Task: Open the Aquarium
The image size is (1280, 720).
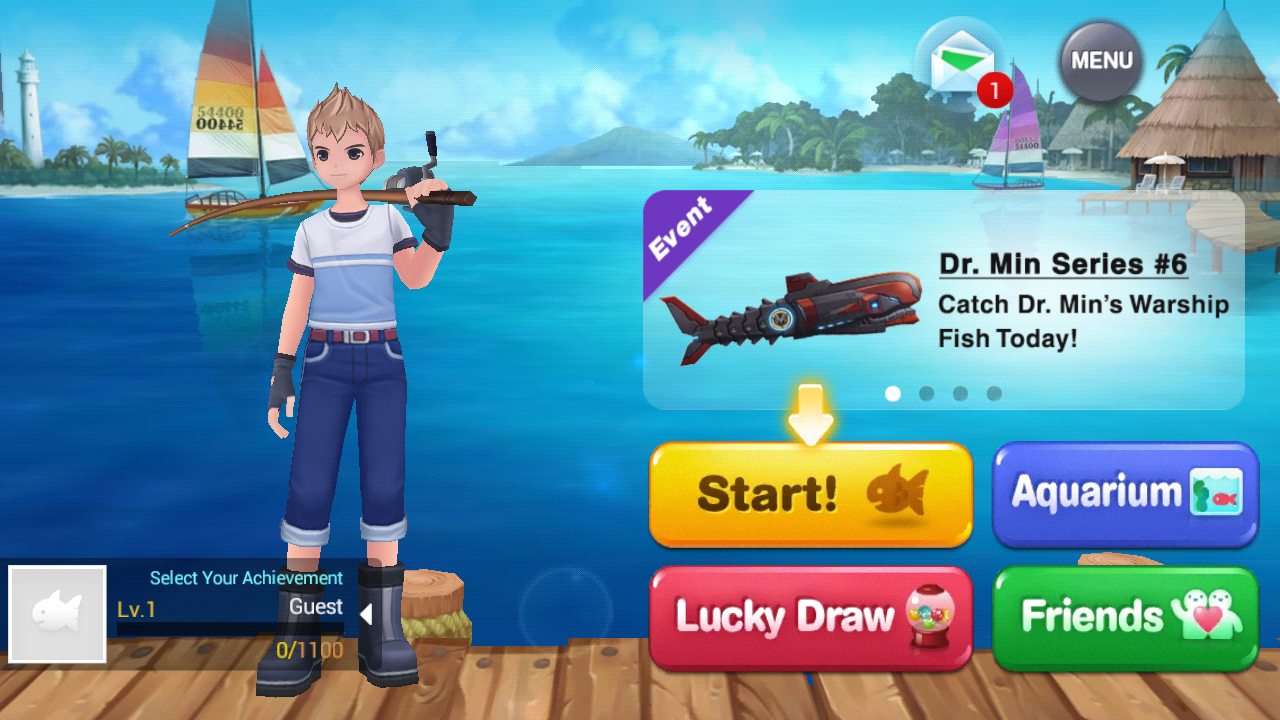Action: [x=1125, y=494]
